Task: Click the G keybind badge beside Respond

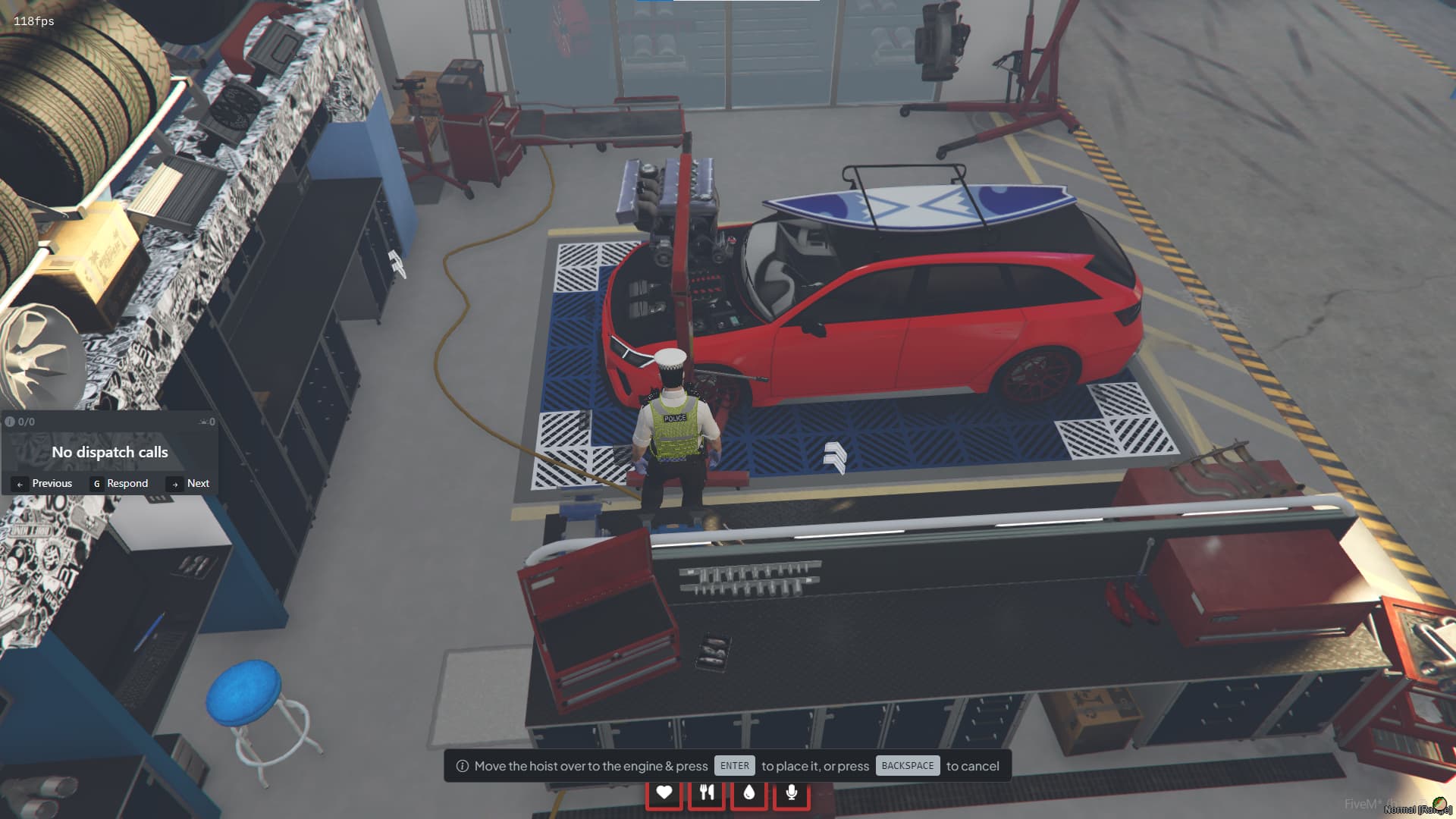Action: (x=97, y=484)
